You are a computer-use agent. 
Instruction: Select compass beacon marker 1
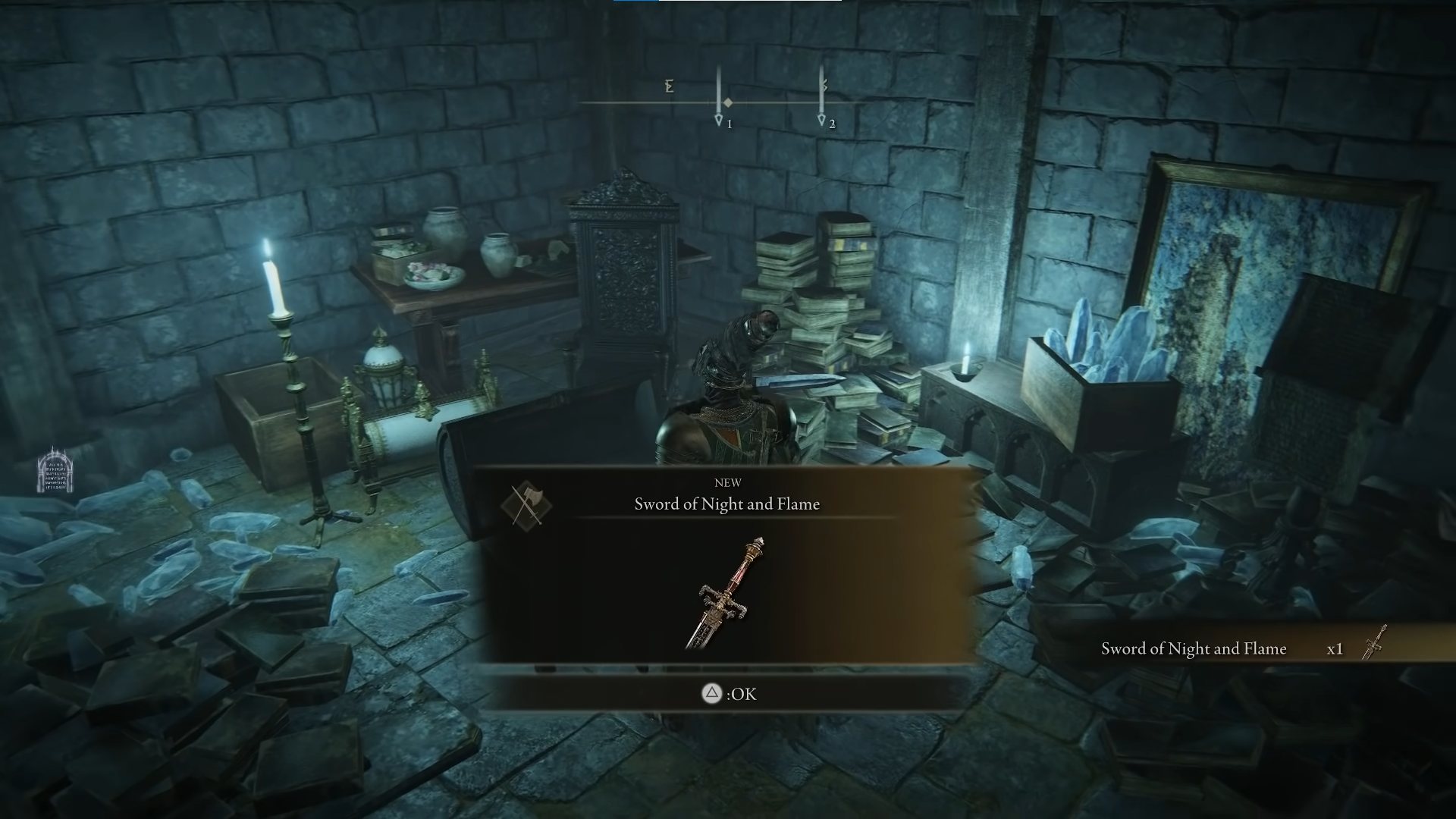(x=719, y=120)
